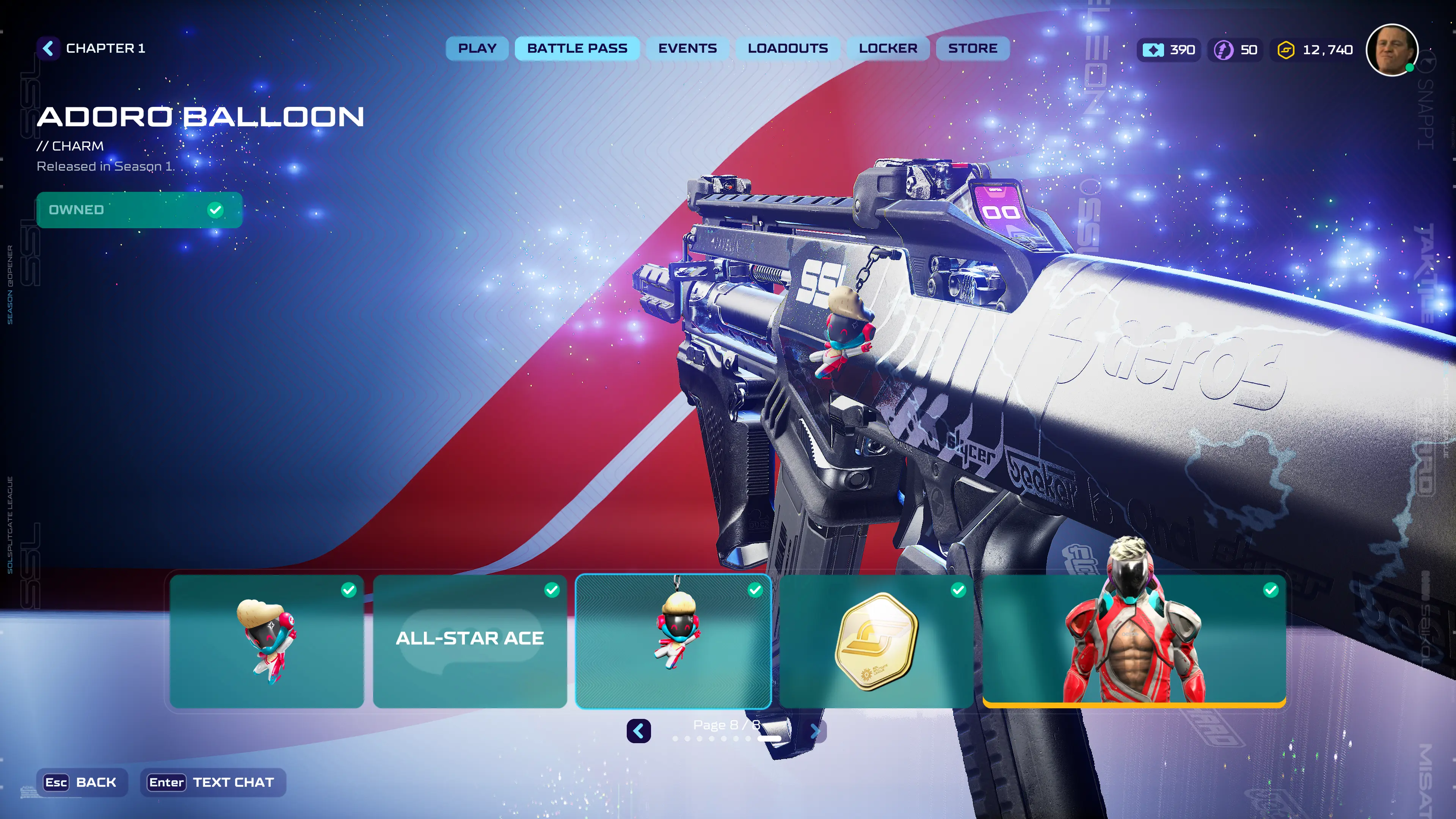Go to the previous battle pass page
Viewport: 1456px width, 819px height.
tap(638, 731)
